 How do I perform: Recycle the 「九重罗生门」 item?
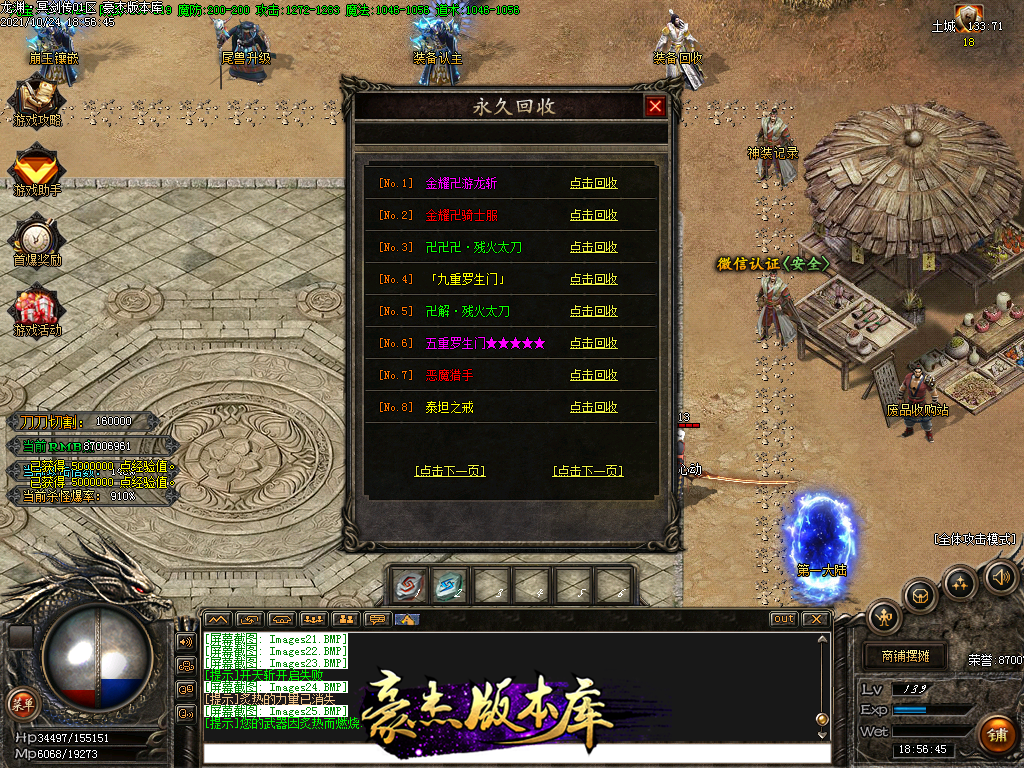pos(593,279)
